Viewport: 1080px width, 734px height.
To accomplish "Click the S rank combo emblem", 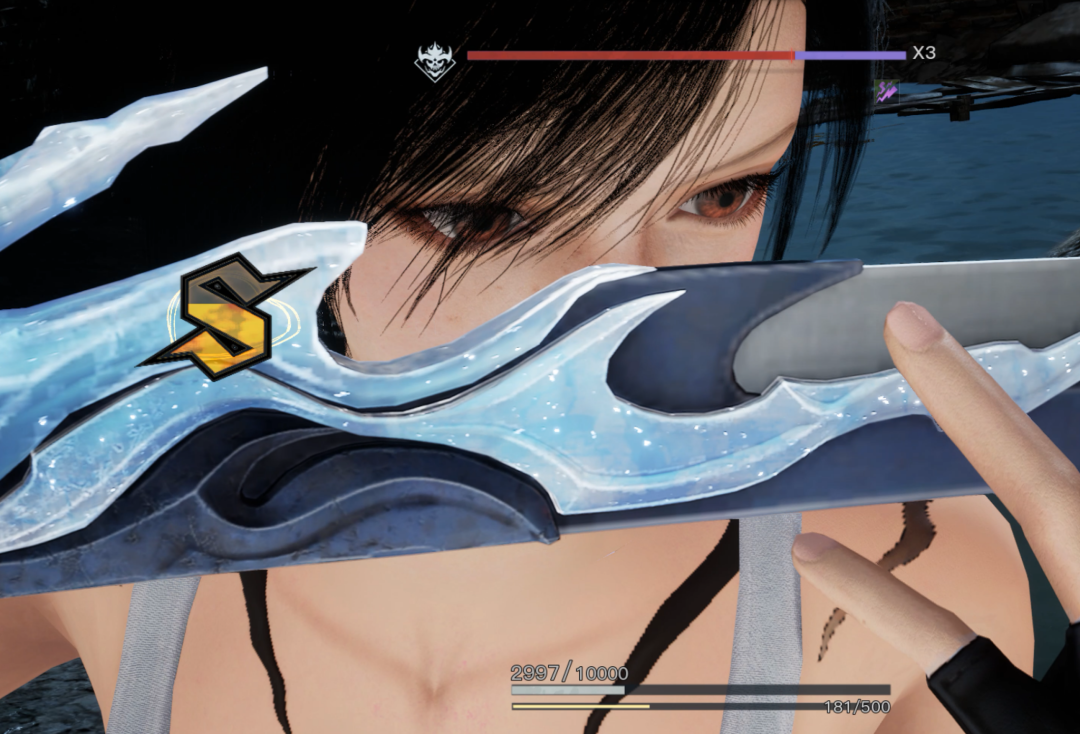I will (225, 315).
